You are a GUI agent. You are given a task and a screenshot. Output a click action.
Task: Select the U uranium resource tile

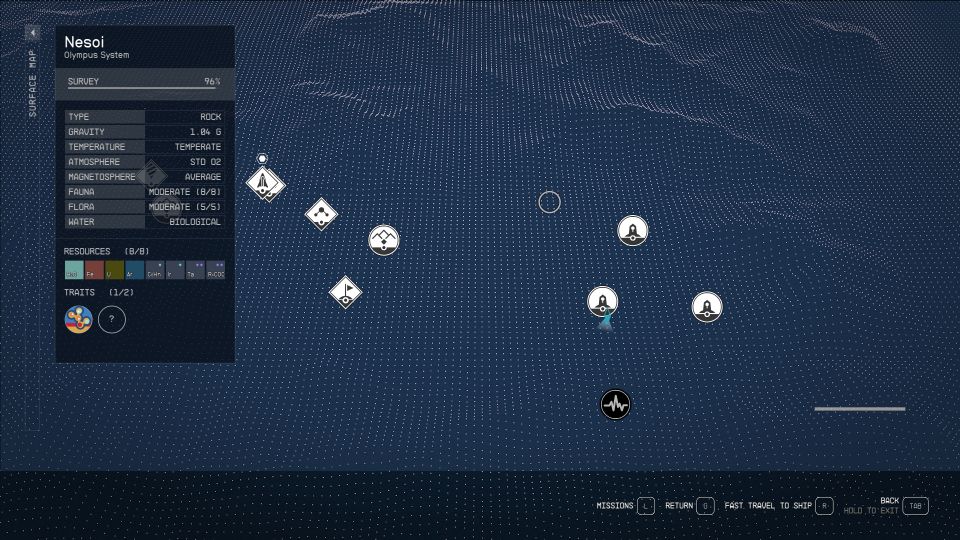pos(114,270)
